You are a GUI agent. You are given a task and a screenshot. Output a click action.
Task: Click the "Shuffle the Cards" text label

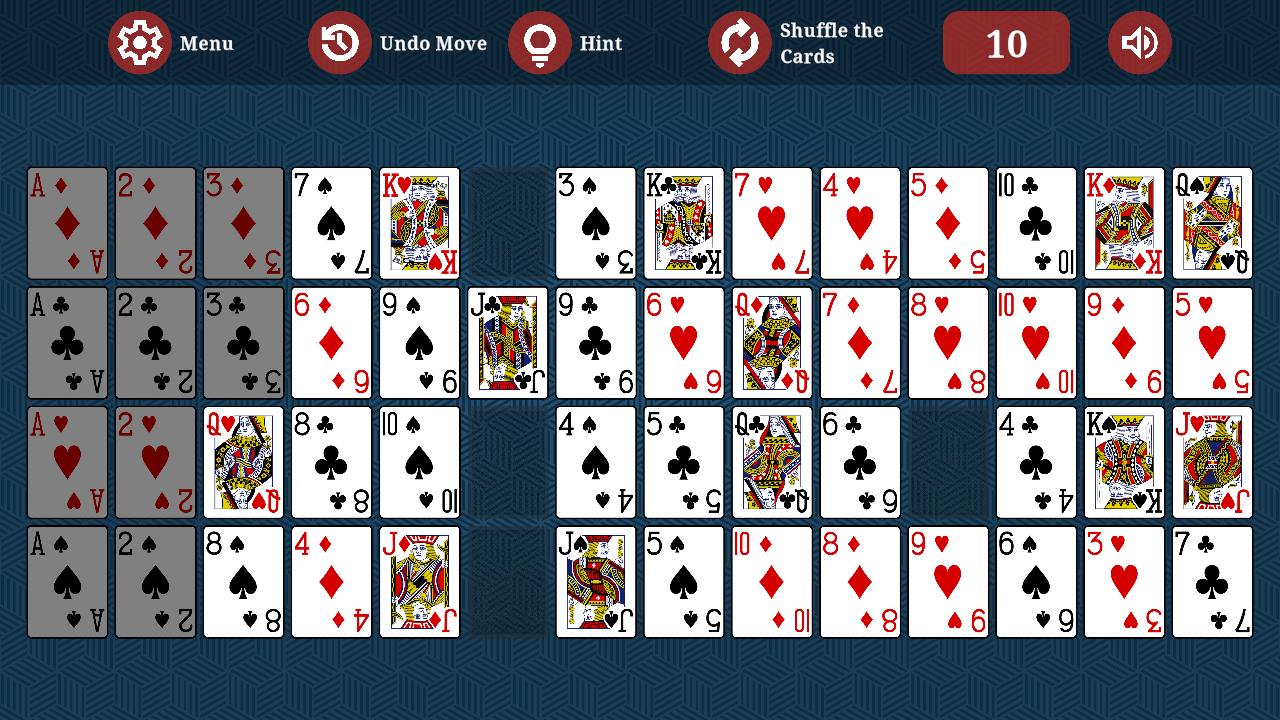(x=830, y=42)
